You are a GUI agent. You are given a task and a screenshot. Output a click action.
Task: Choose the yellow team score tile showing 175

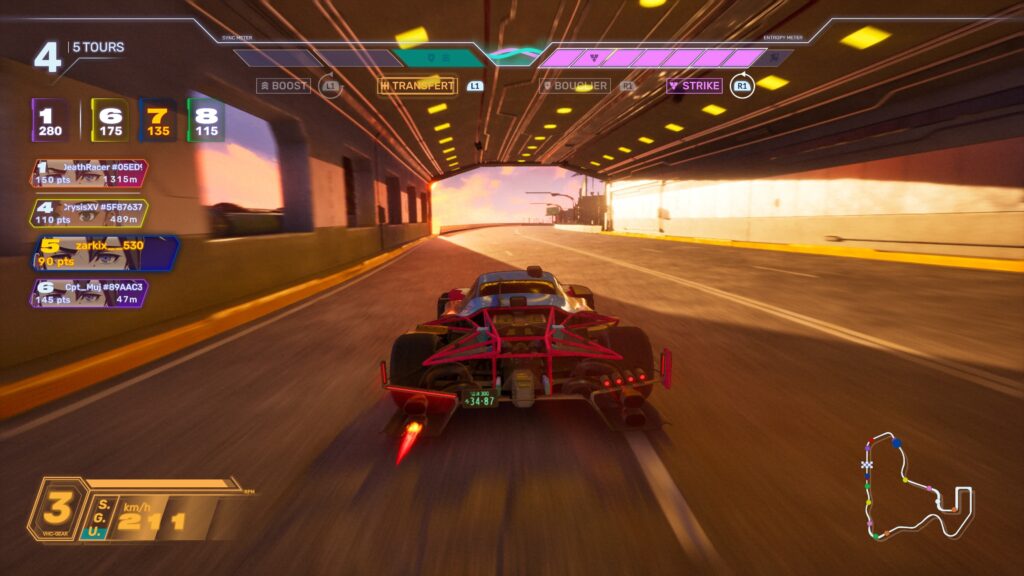point(110,120)
